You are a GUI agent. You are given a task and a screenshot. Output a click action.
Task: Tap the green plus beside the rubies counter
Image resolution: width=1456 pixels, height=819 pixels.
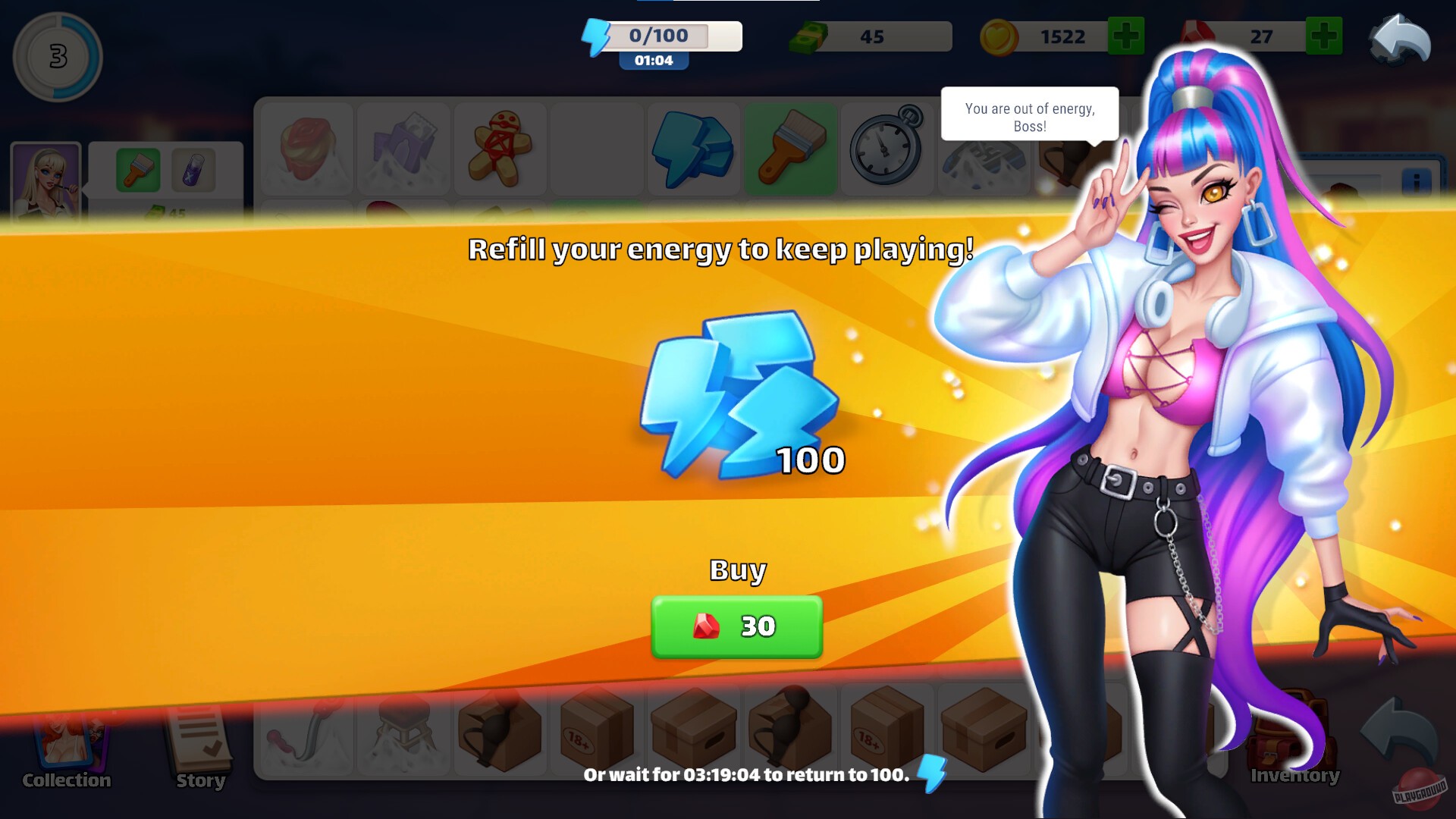pos(1323,36)
